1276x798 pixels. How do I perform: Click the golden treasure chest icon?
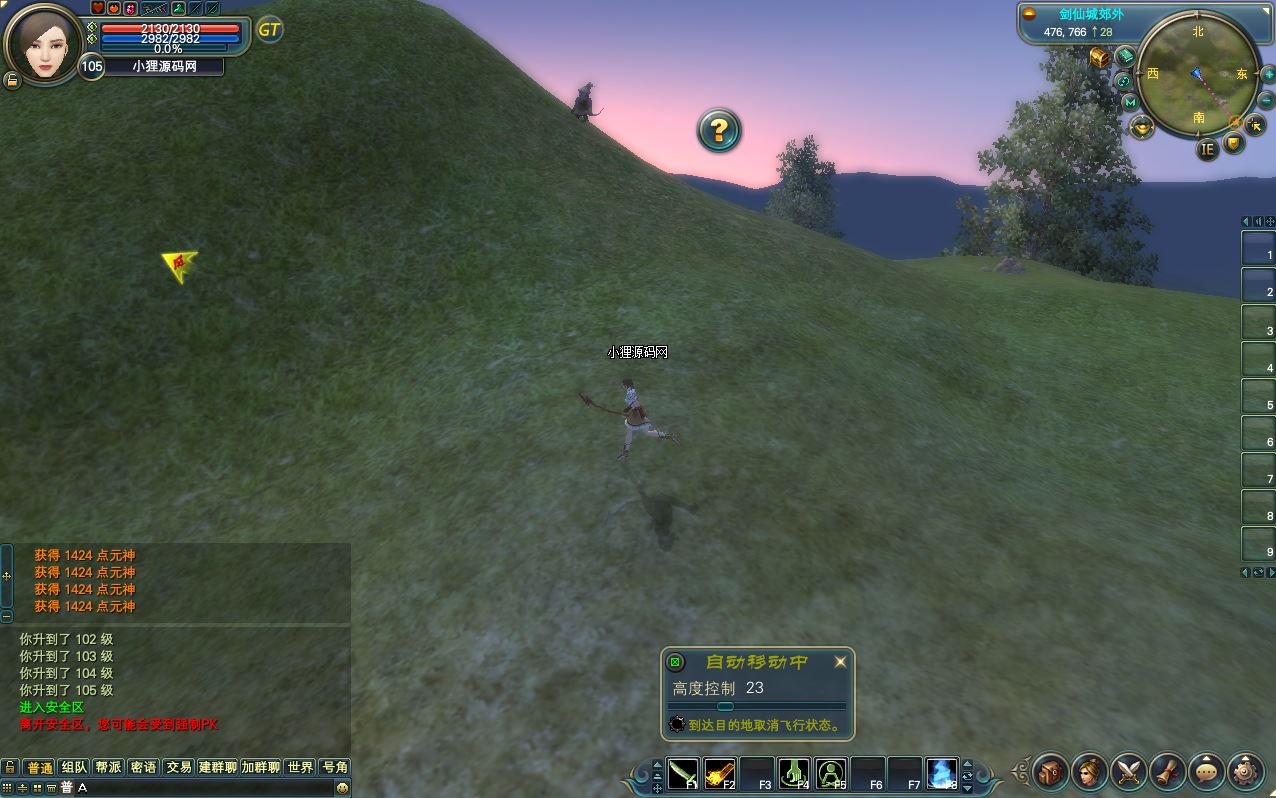pos(1100,57)
